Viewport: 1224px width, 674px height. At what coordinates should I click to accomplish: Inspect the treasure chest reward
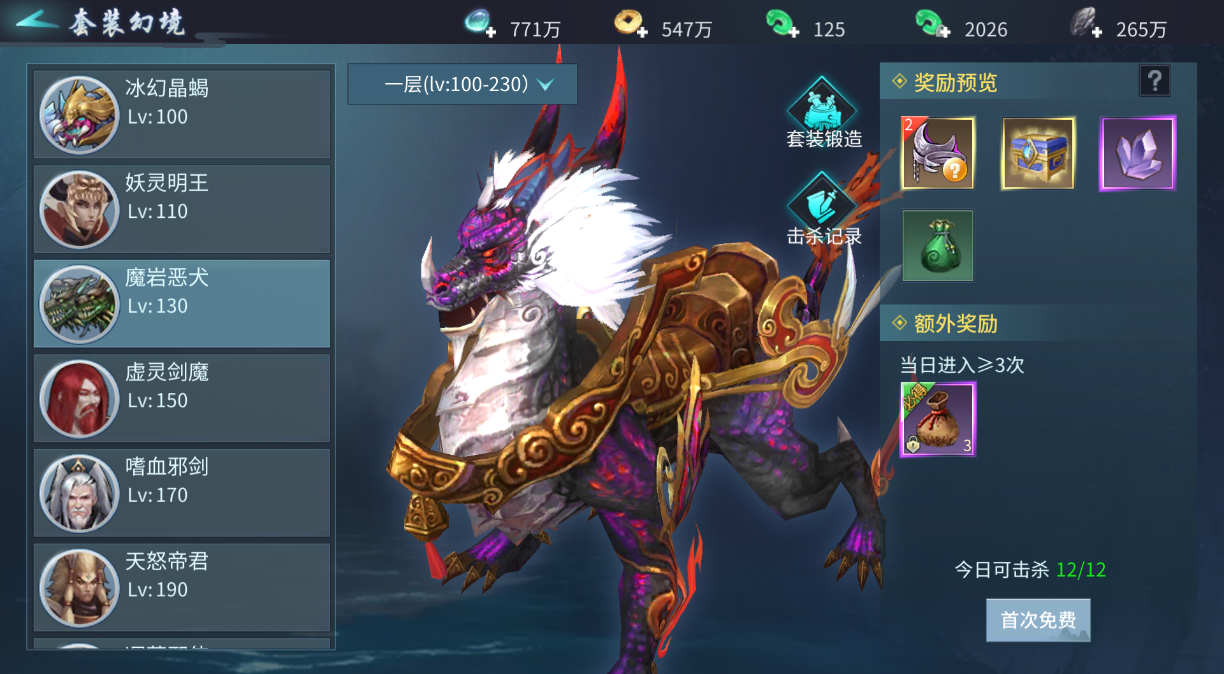pyautogui.click(x=1038, y=153)
